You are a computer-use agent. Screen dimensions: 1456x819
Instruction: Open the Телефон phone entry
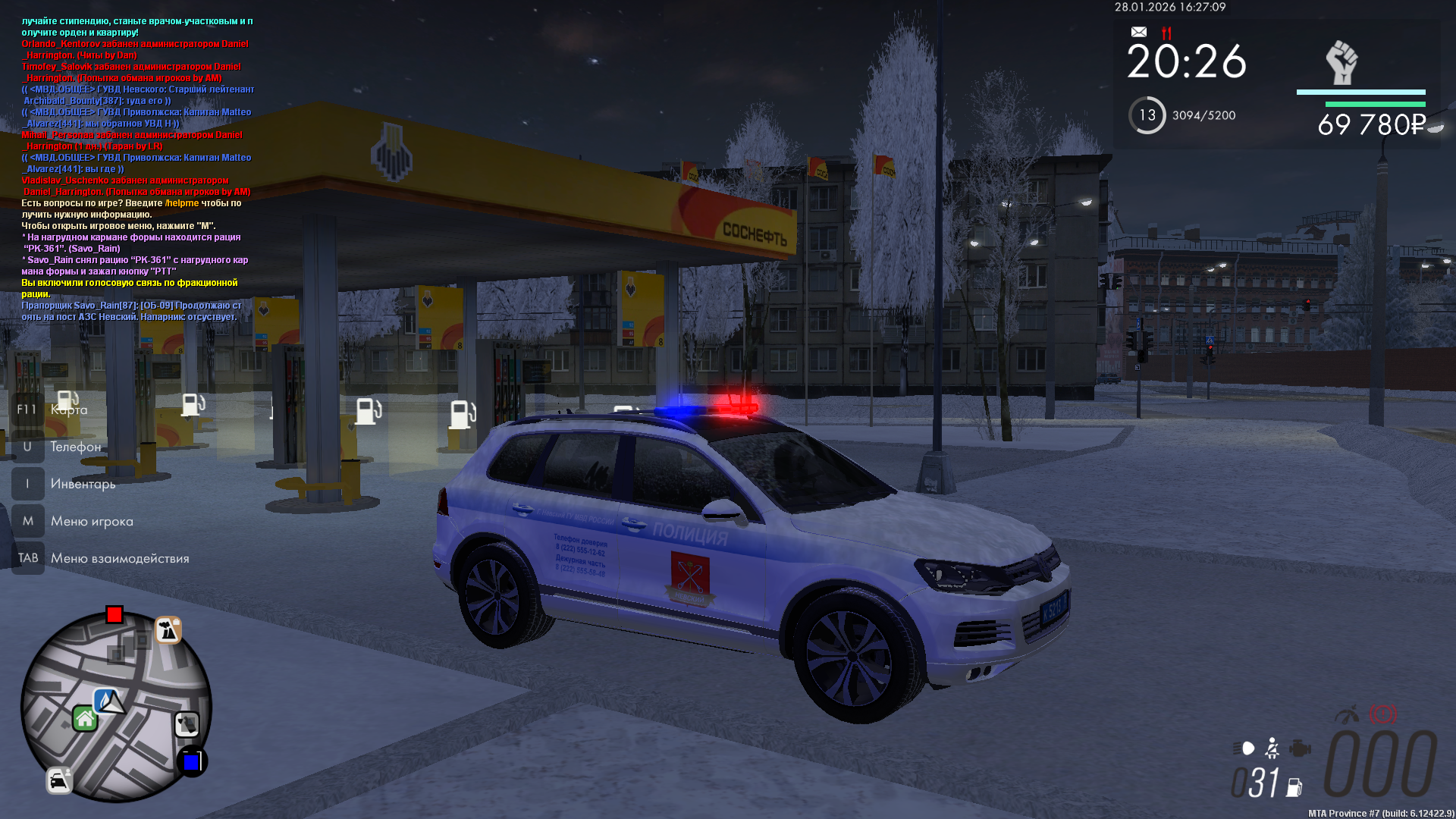pos(75,447)
